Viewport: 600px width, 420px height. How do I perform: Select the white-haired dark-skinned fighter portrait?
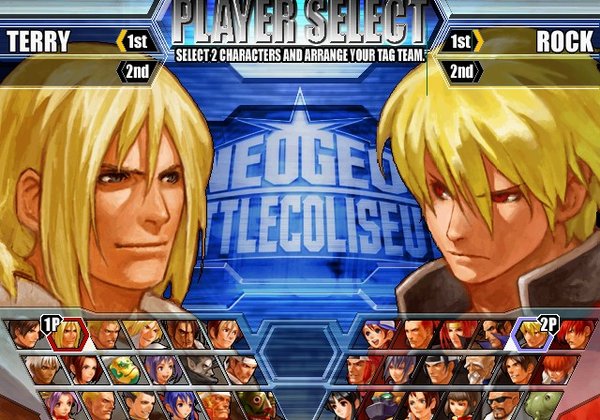[40, 370]
